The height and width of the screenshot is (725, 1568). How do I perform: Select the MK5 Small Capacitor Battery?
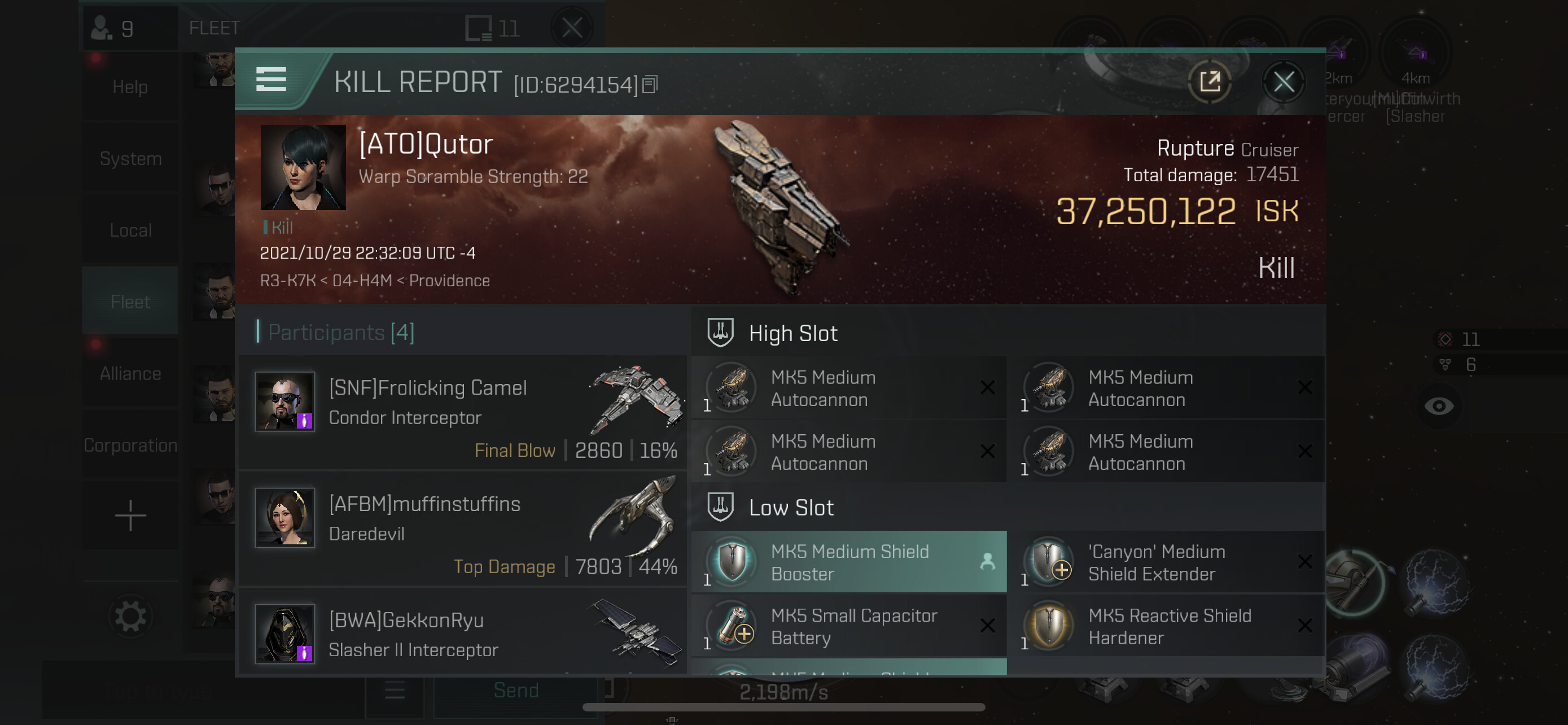tap(848, 626)
